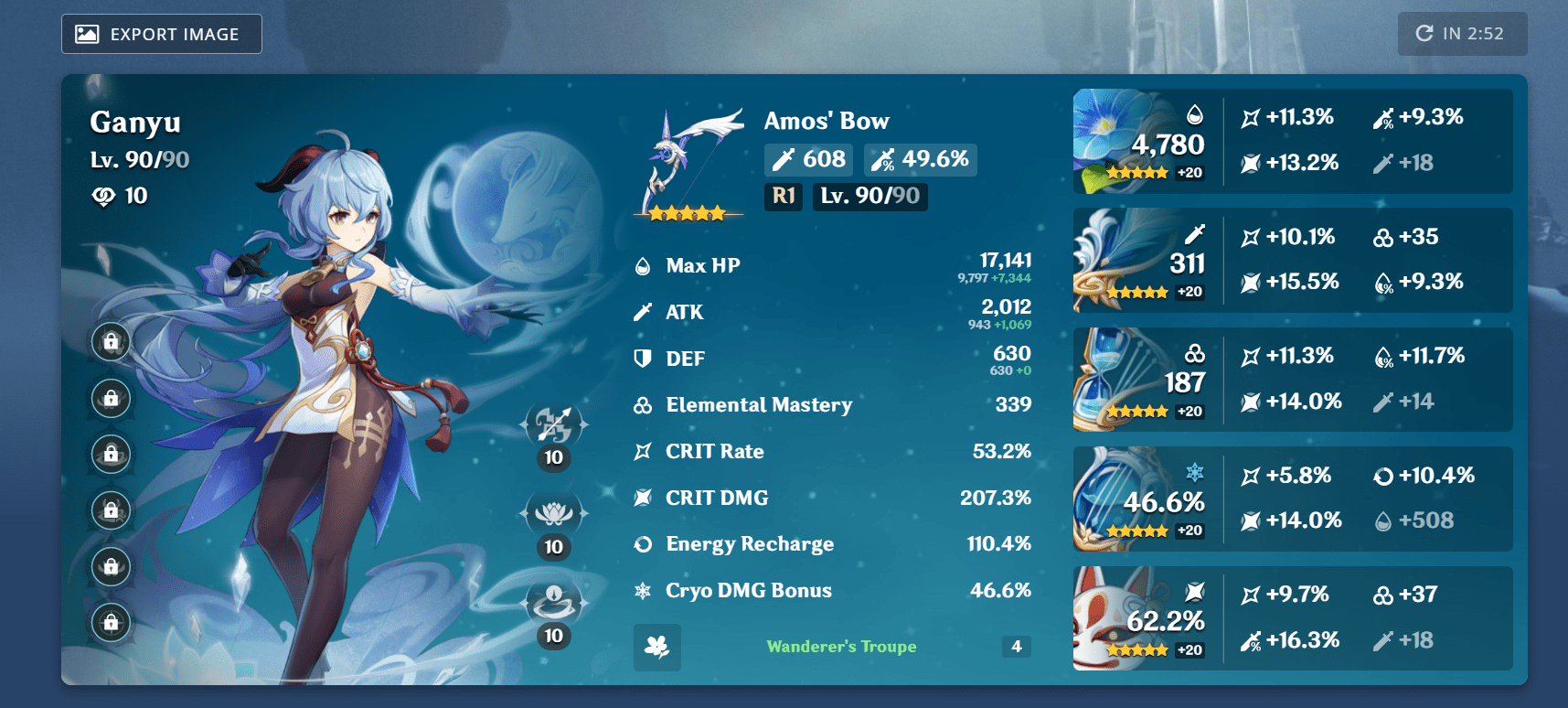Image resolution: width=1568 pixels, height=708 pixels.
Task: Click the Amos' Bow weapon thumbnail
Action: pos(688,160)
